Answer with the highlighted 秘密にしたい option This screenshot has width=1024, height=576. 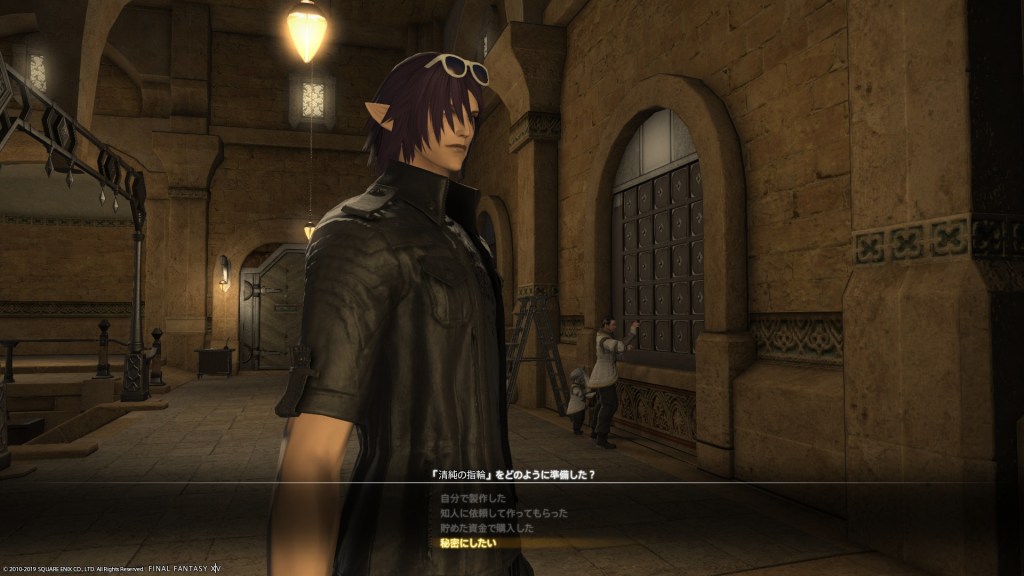(x=467, y=543)
